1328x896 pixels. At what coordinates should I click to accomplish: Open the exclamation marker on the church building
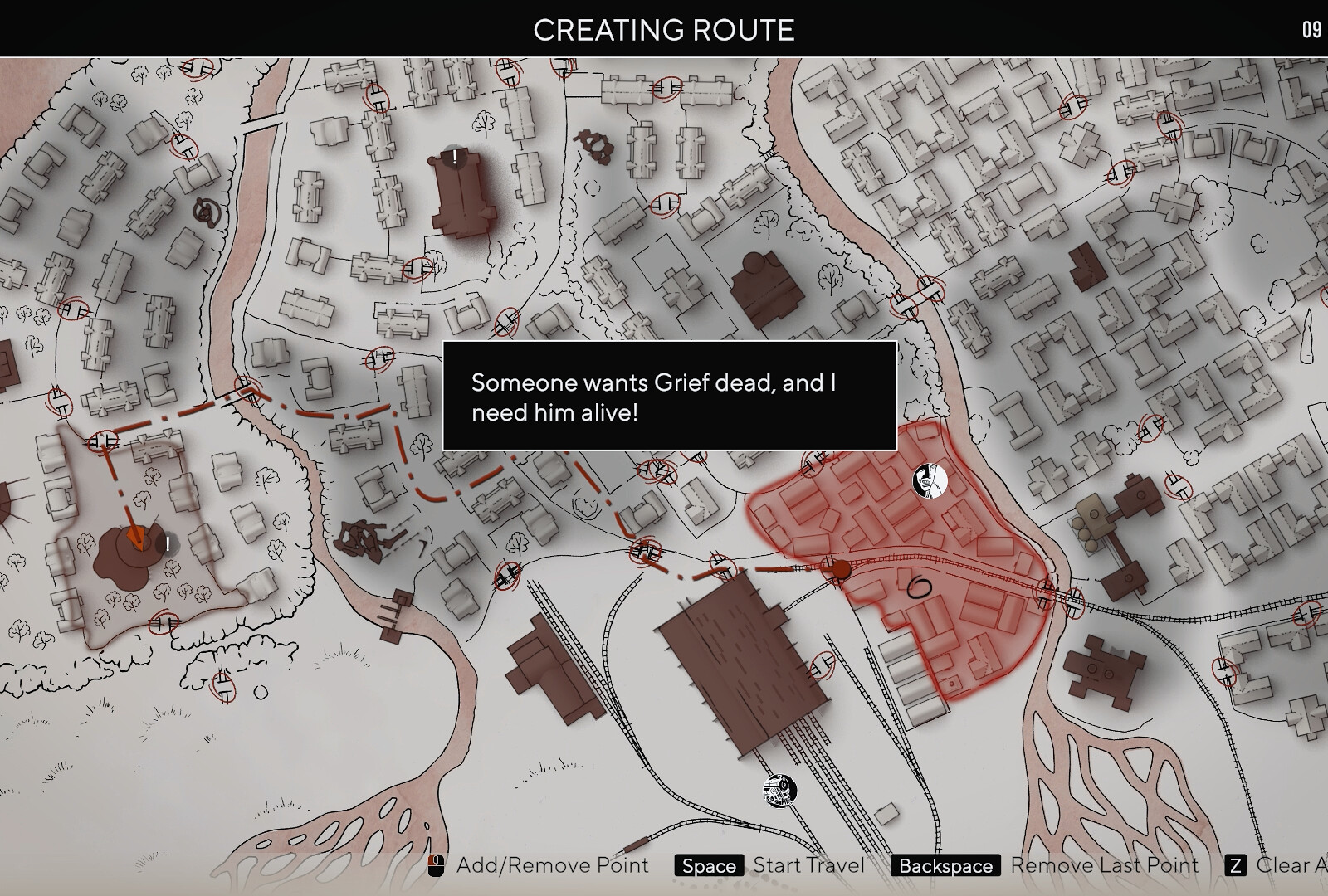(x=455, y=156)
